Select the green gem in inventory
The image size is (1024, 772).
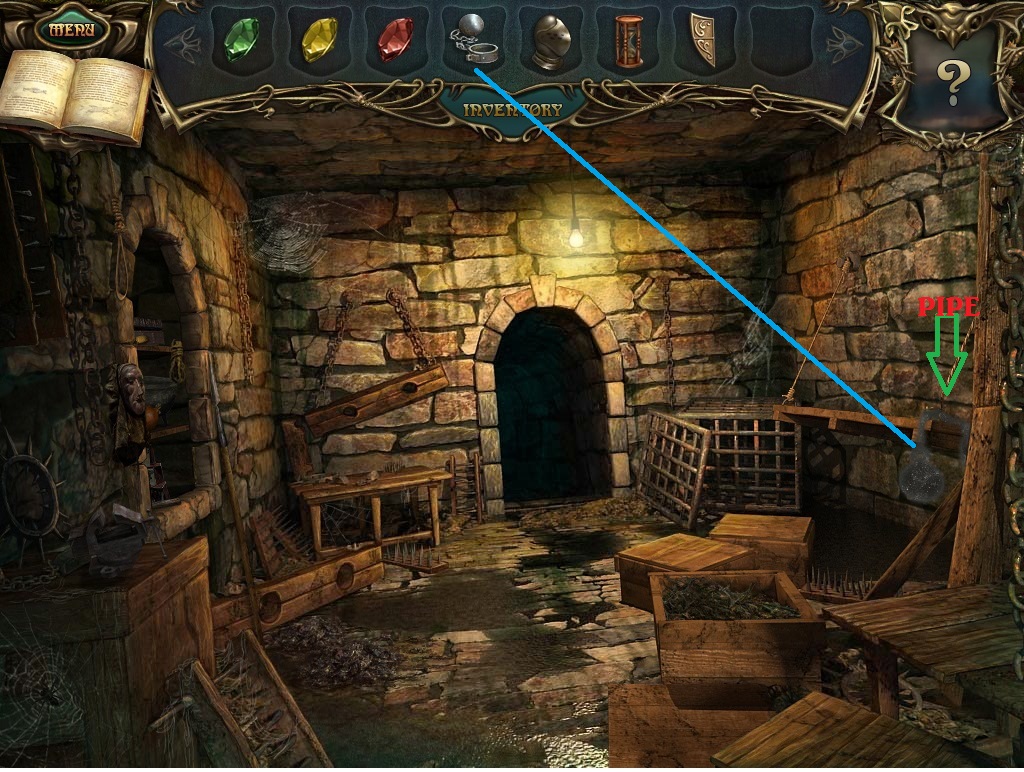[241, 40]
